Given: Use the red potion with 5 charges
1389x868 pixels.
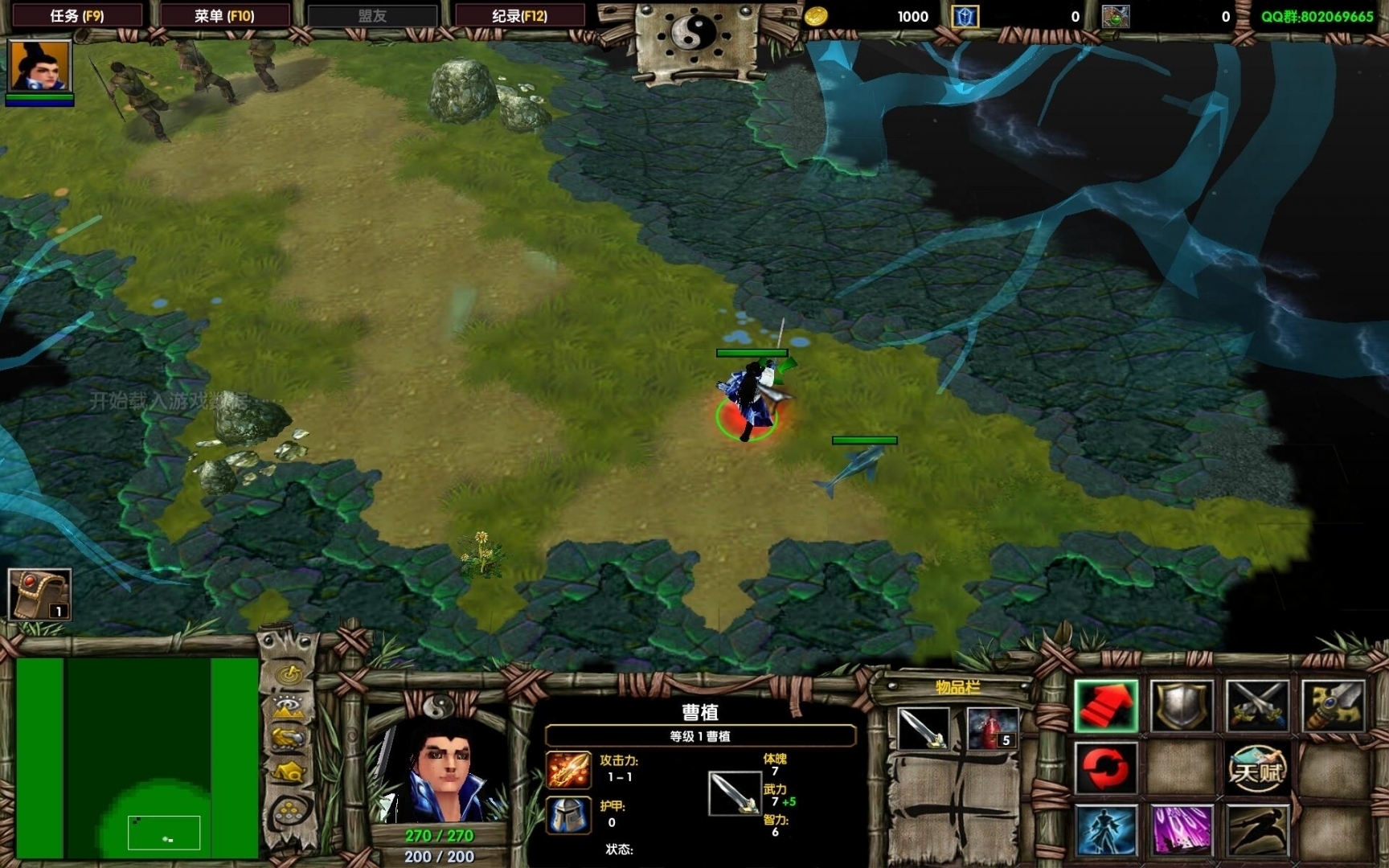Looking at the screenshot, I should (x=993, y=728).
